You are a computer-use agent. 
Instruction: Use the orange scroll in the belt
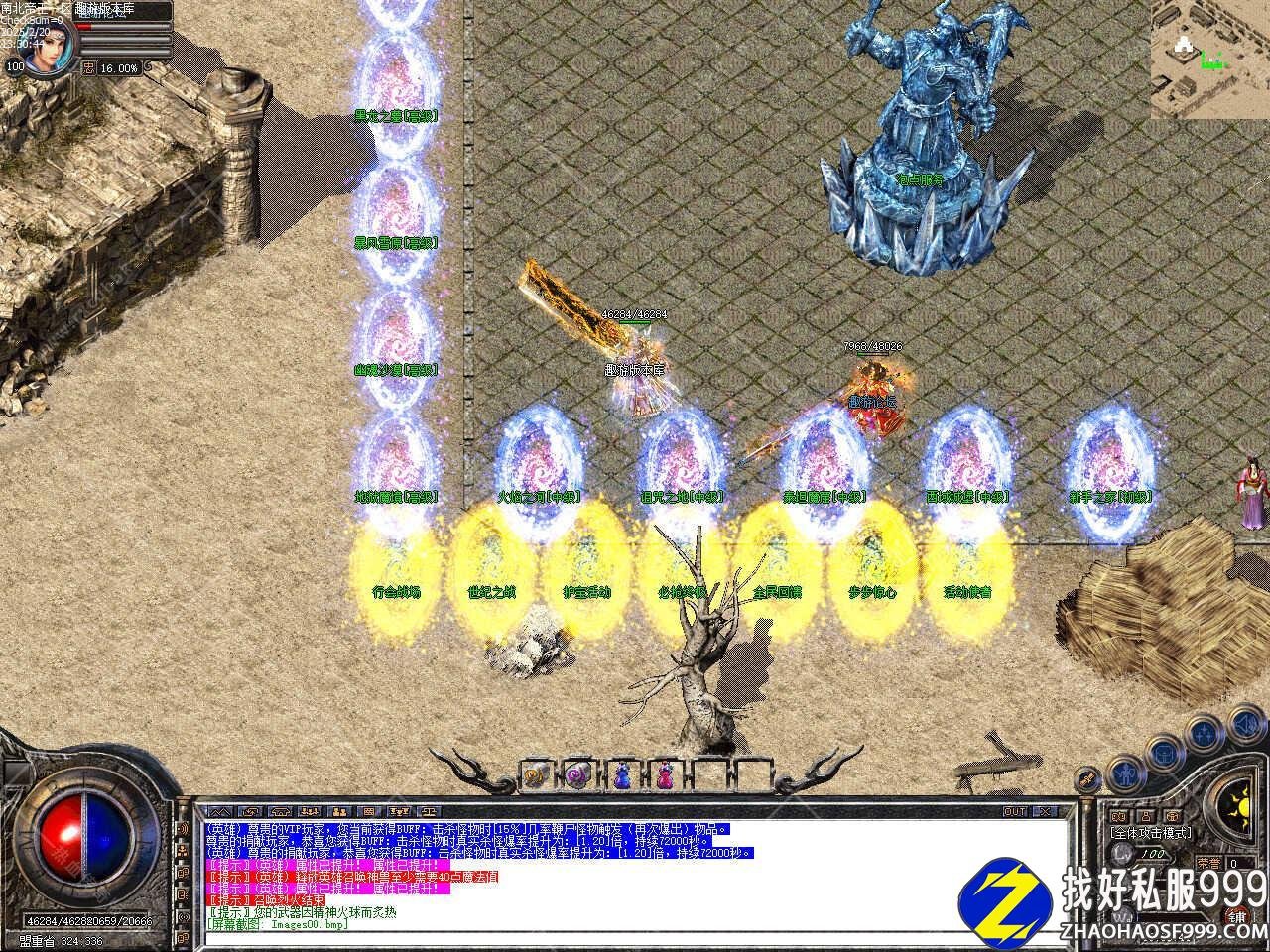[534, 773]
